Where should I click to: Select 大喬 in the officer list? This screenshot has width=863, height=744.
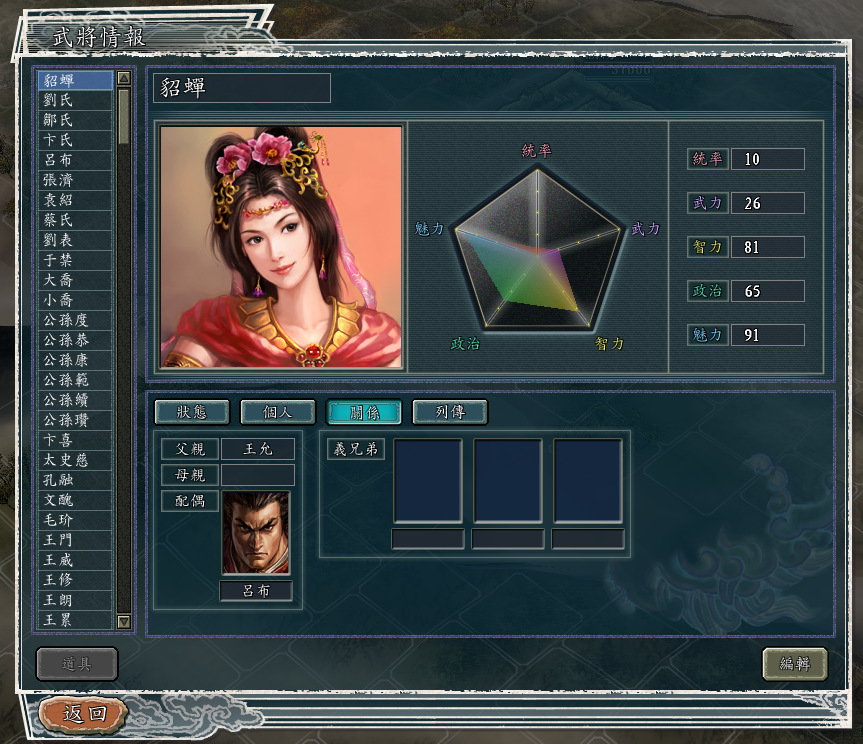pyautogui.click(x=75, y=280)
